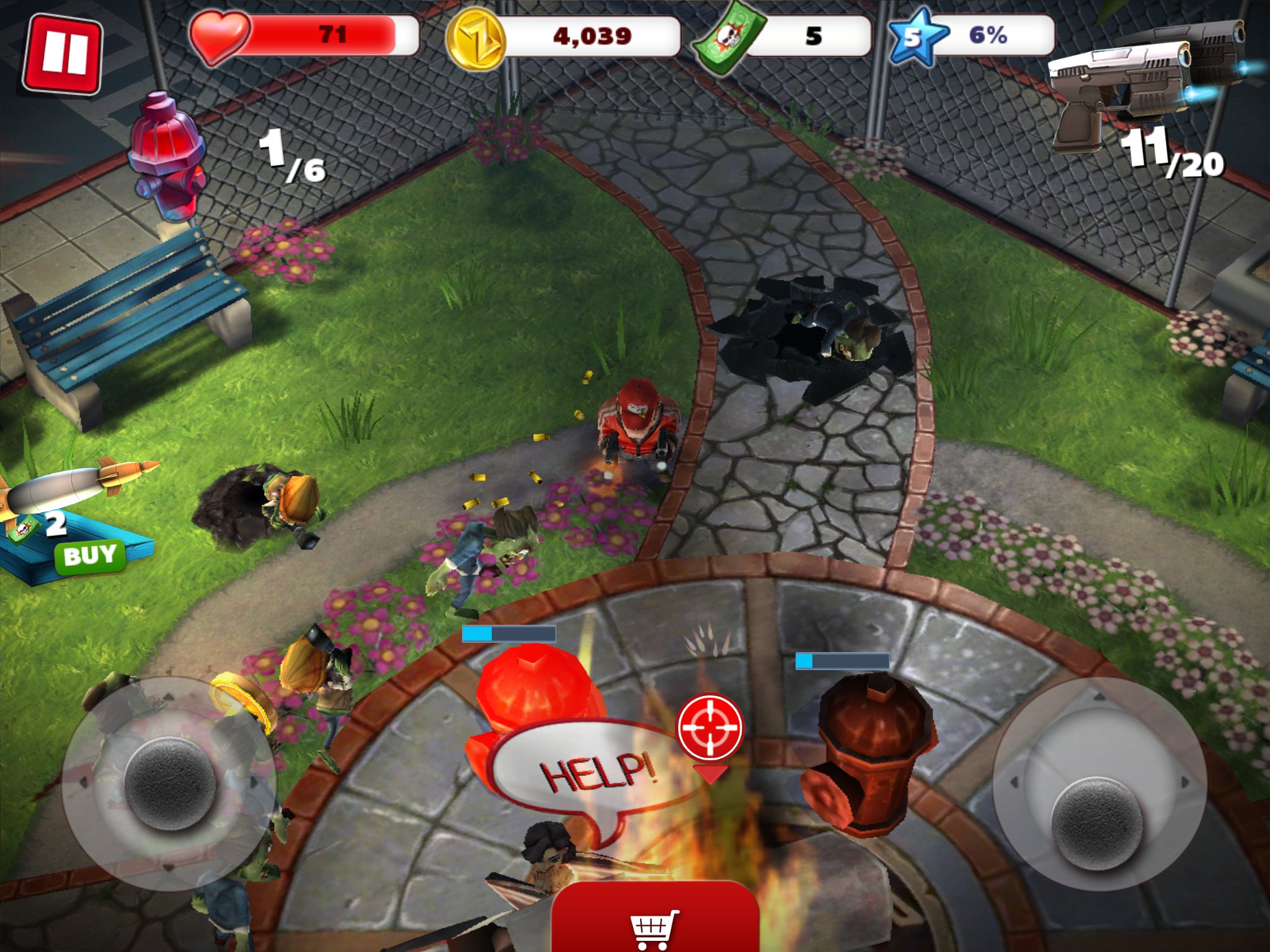Touch the left movement joystick
The image size is (1270, 952).
[x=169, y=783]
